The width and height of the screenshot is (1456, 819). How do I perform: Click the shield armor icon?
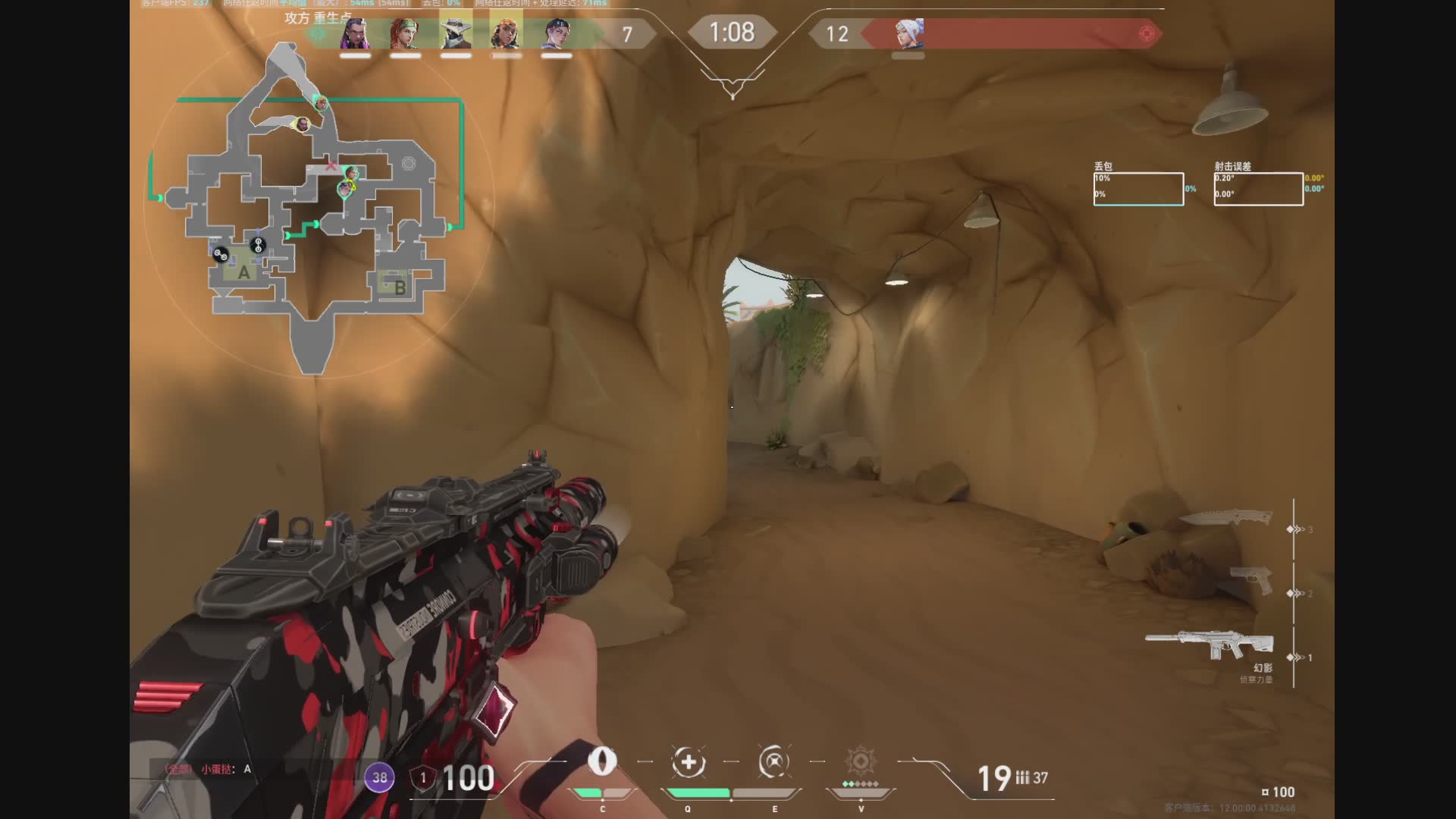coord(423,778)
